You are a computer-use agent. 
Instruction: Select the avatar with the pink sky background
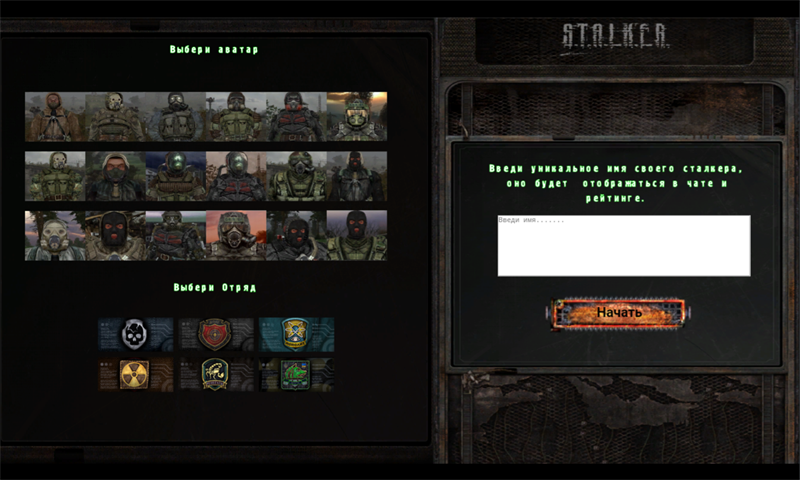(x=236, y=236)
